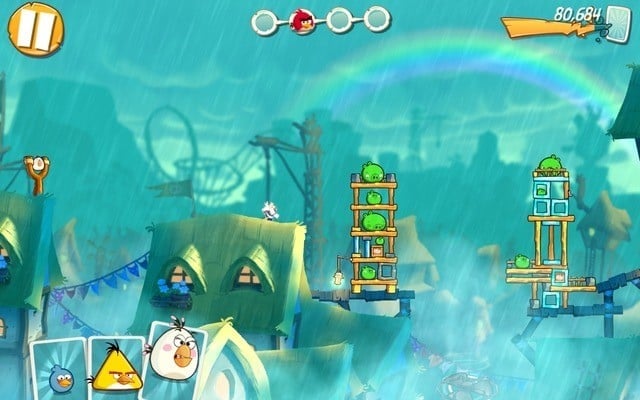
Task: Select the blue bird card
Action: click(58, 369)
